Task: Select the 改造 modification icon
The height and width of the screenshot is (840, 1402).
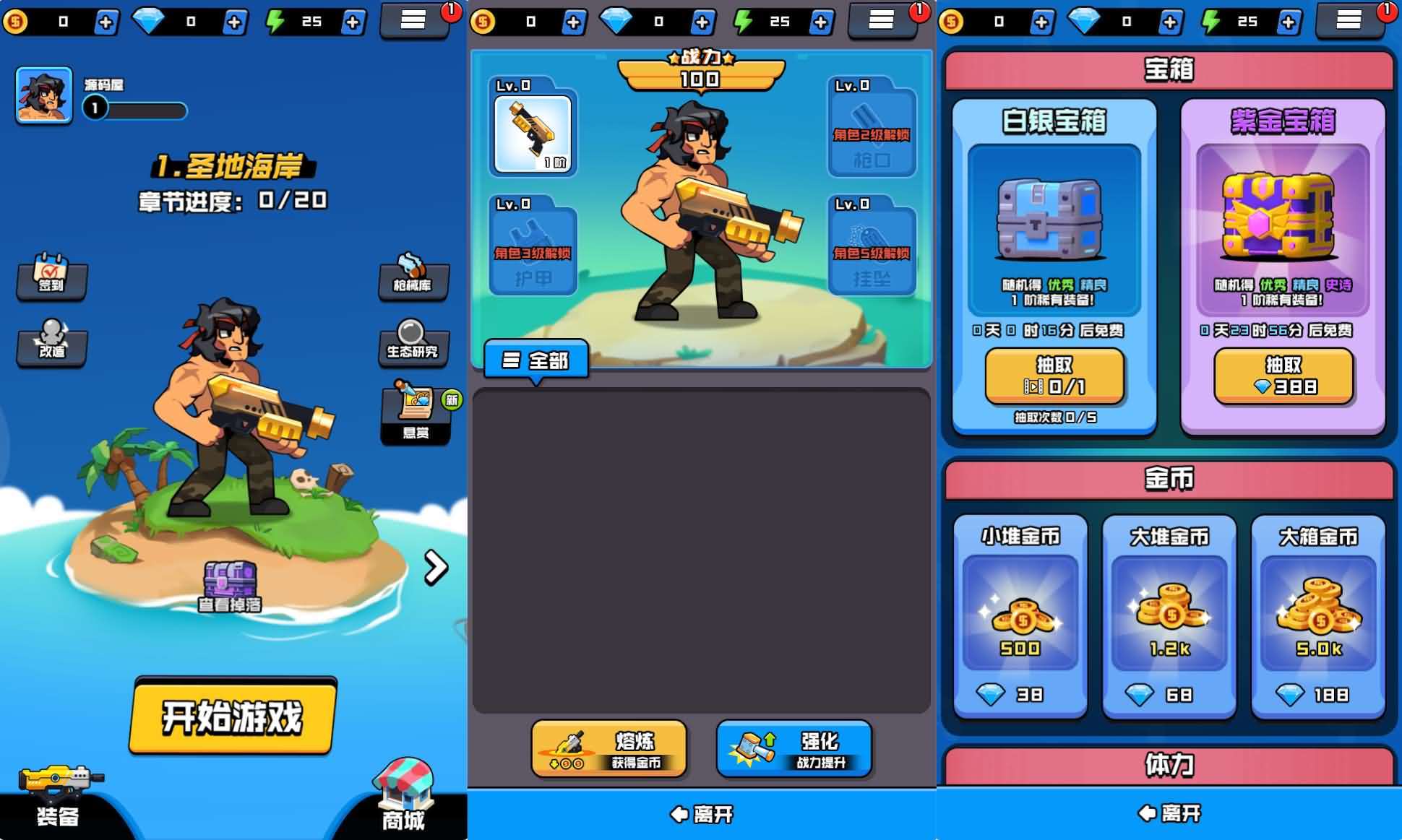Action: coord(52,345)
